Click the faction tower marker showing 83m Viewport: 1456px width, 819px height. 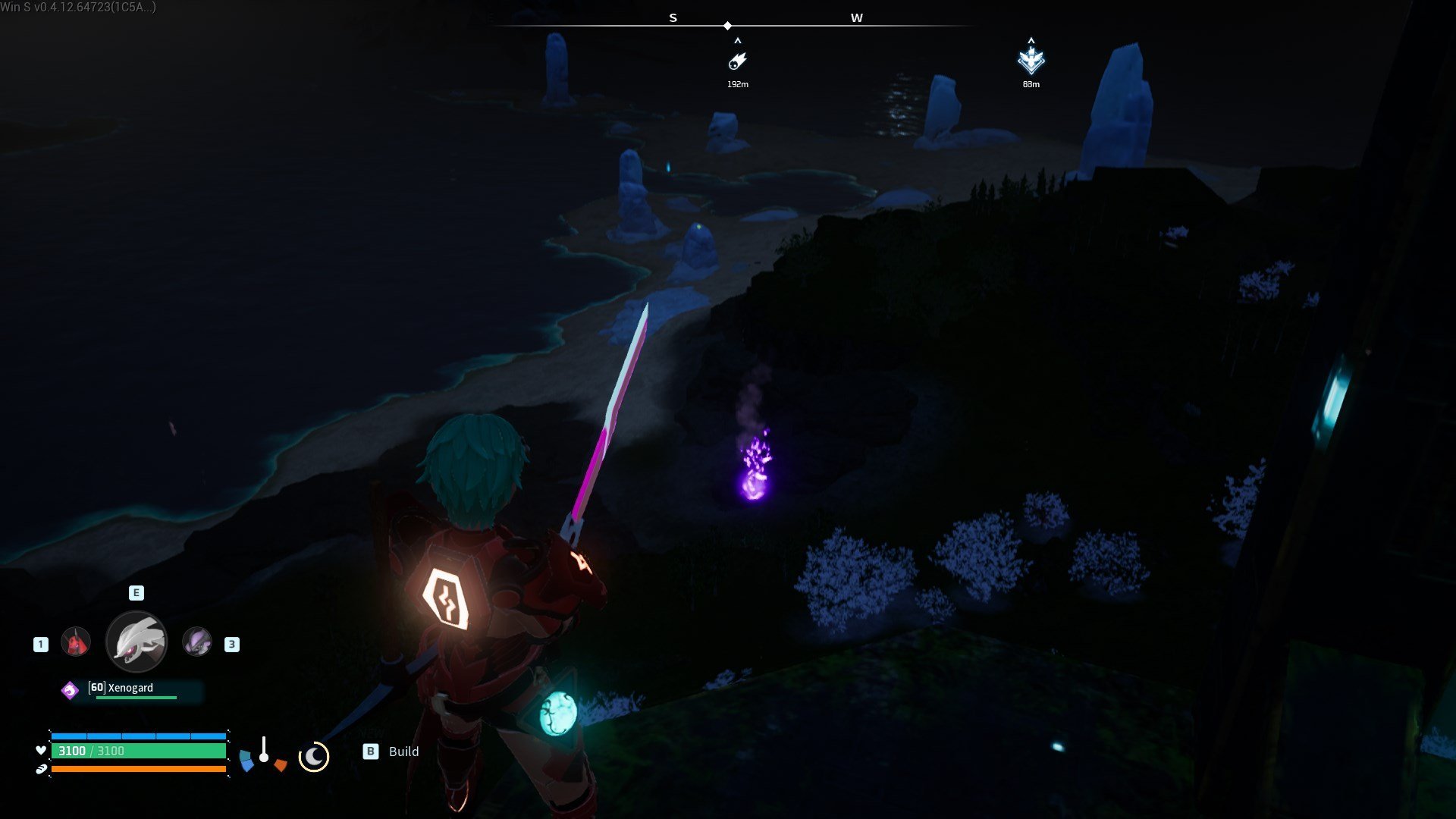(1031, 60)
